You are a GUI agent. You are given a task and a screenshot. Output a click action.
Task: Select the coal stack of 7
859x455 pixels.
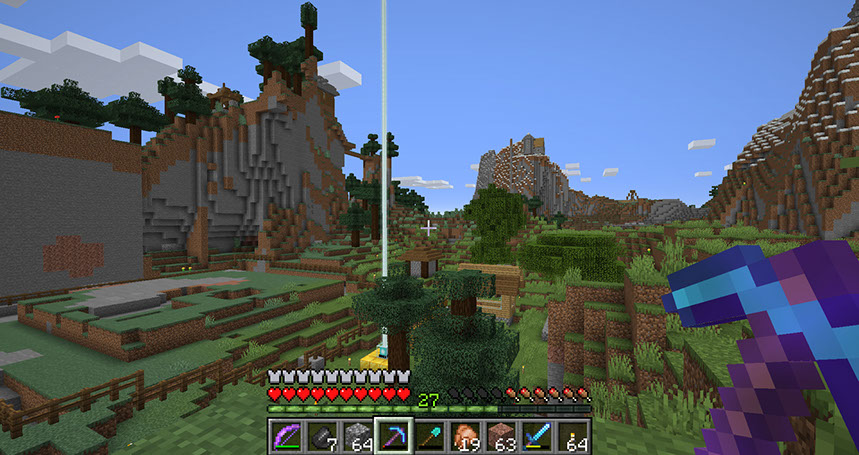(x=321, y=436)
